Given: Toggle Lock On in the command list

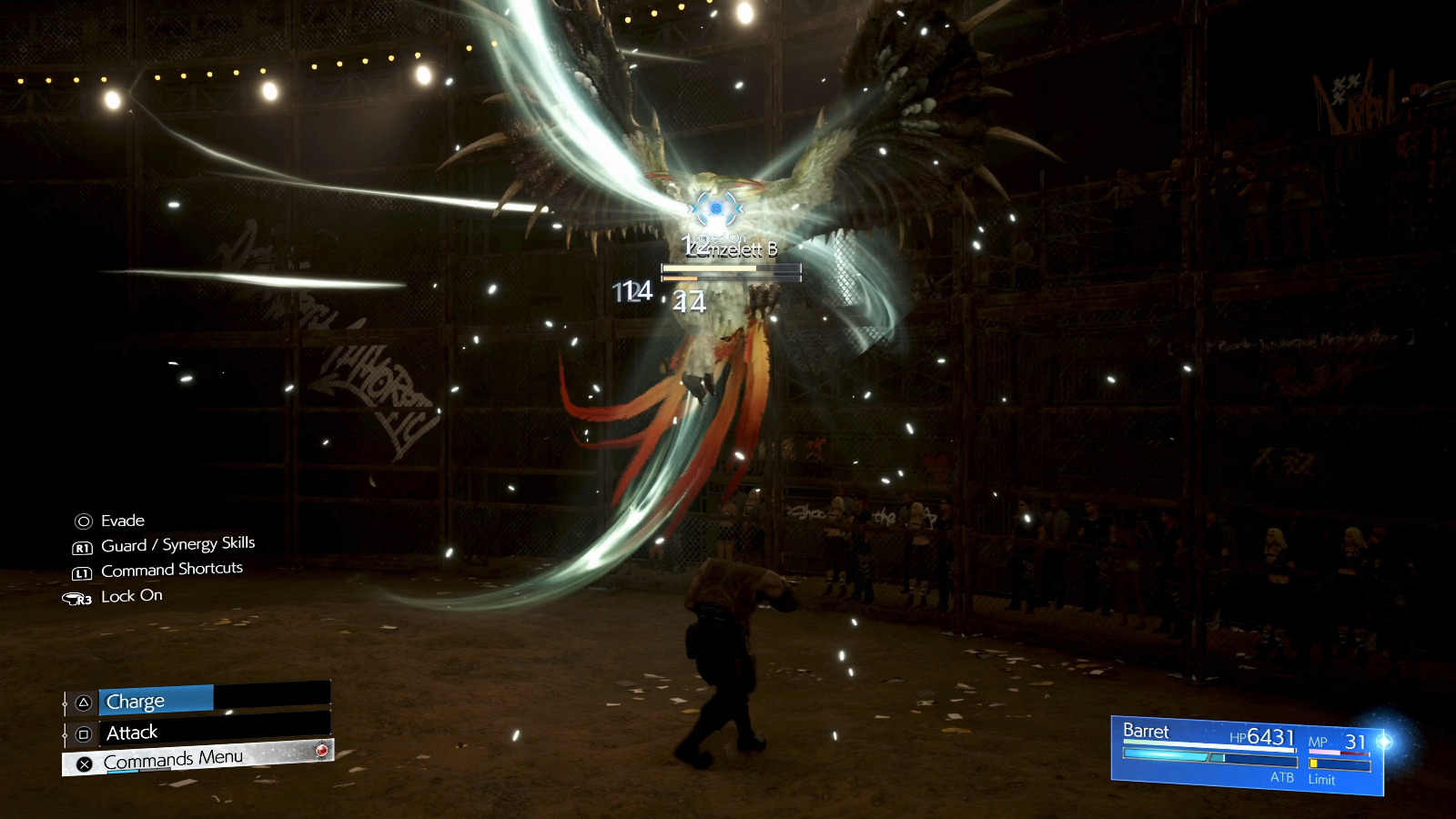Looking at the screenshot, I should pyautogui.click(x=131, y=595).
